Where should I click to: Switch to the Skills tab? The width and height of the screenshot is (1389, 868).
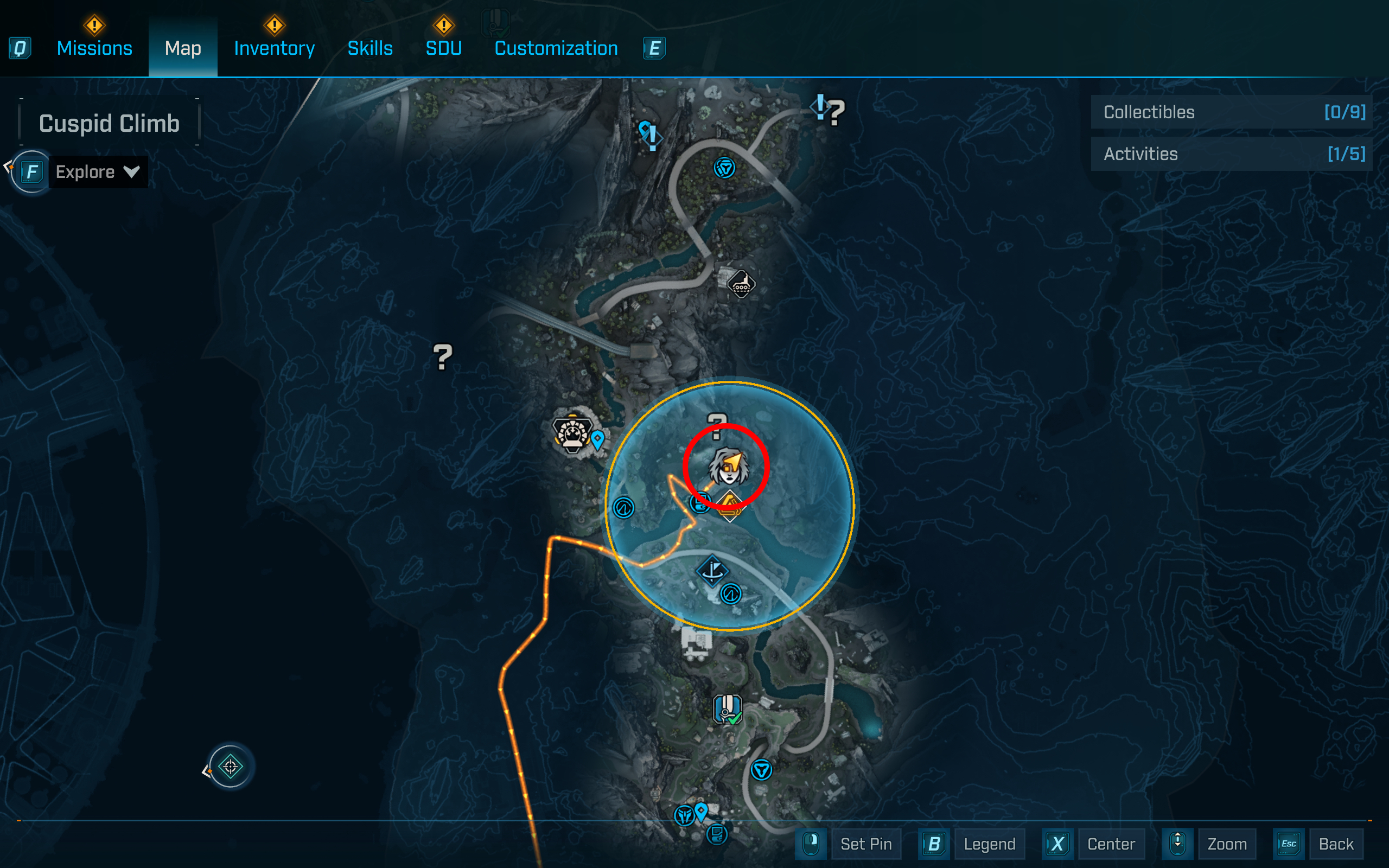369,48
